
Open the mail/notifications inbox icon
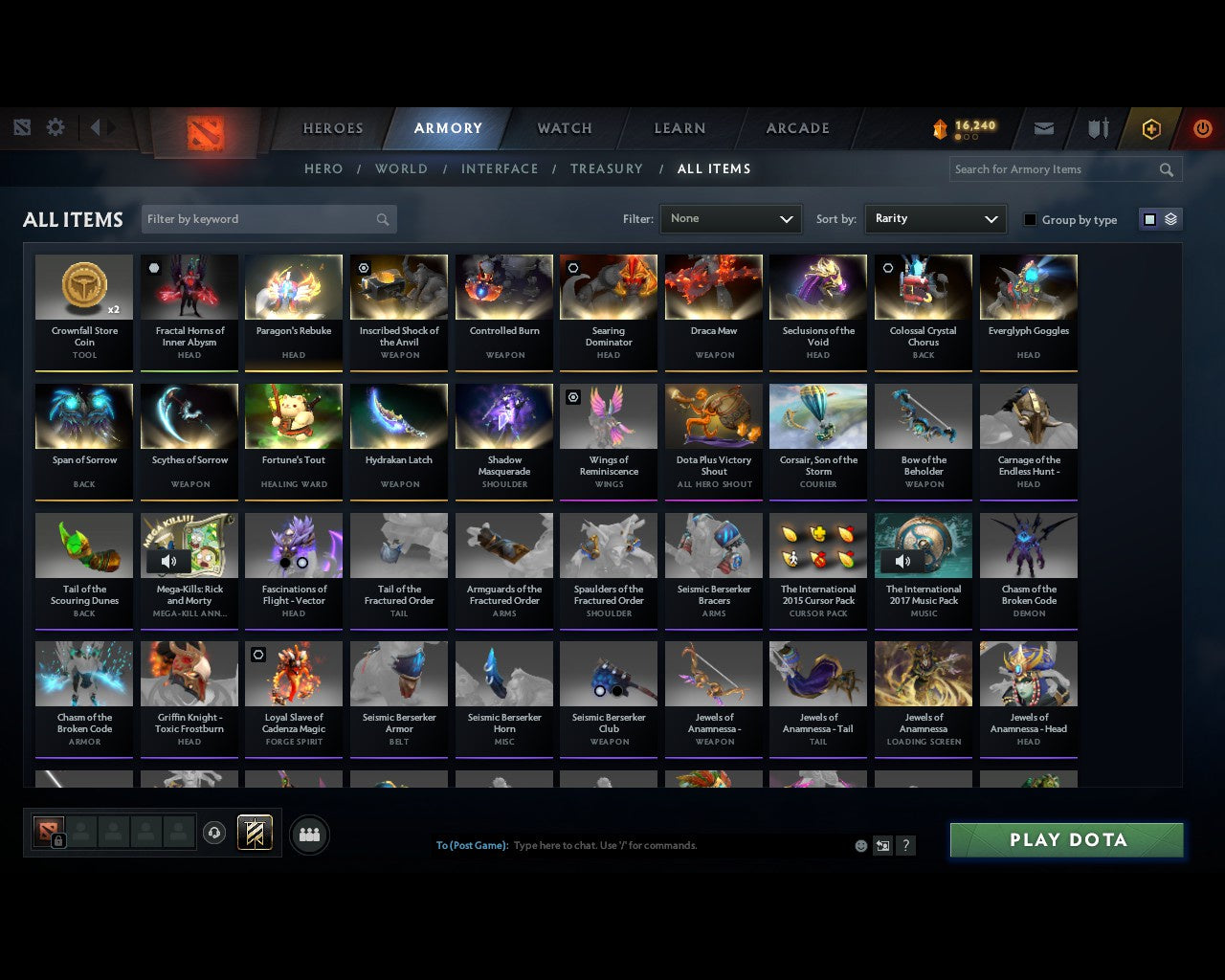click(x=1043, y=127)
